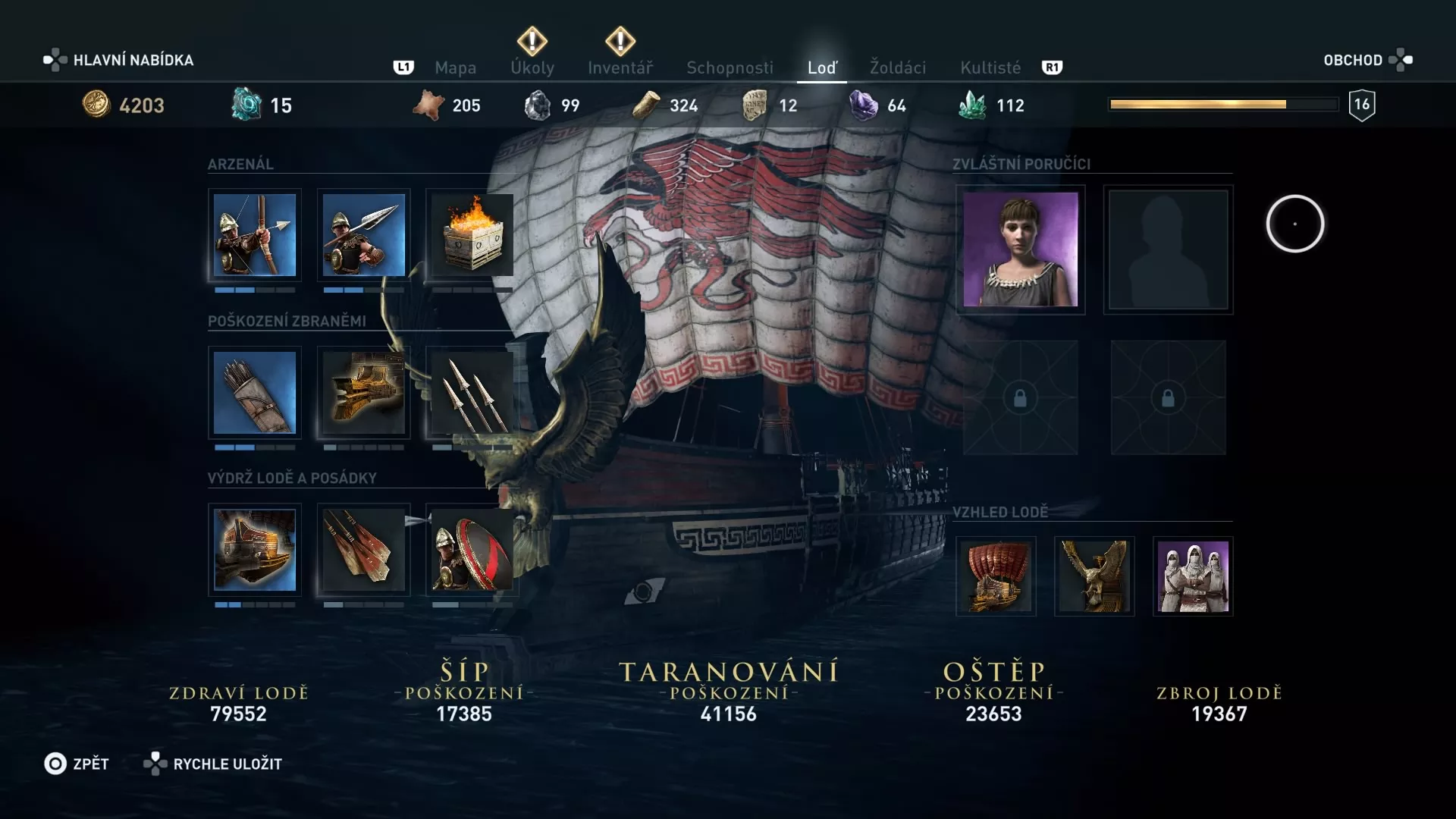Select the rowers upgrade icon
1456x819 pixels.
click(364, 550)
